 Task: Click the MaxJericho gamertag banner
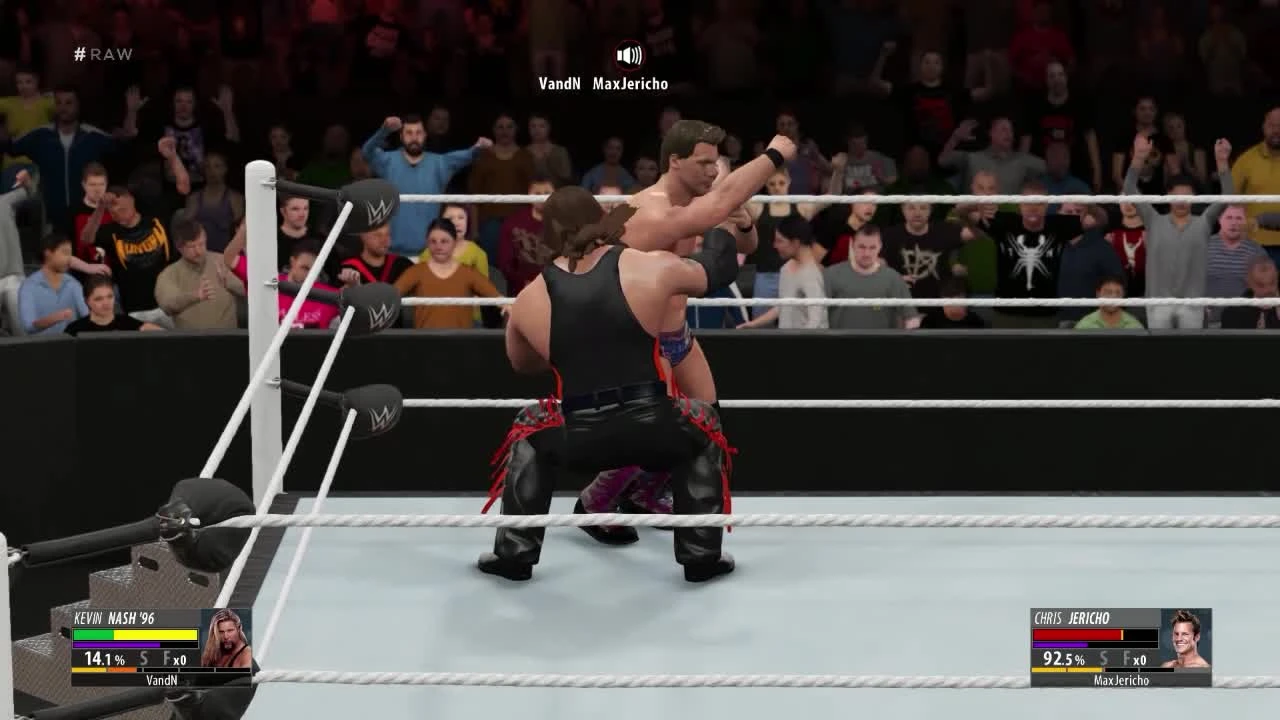coord(1122,679)
